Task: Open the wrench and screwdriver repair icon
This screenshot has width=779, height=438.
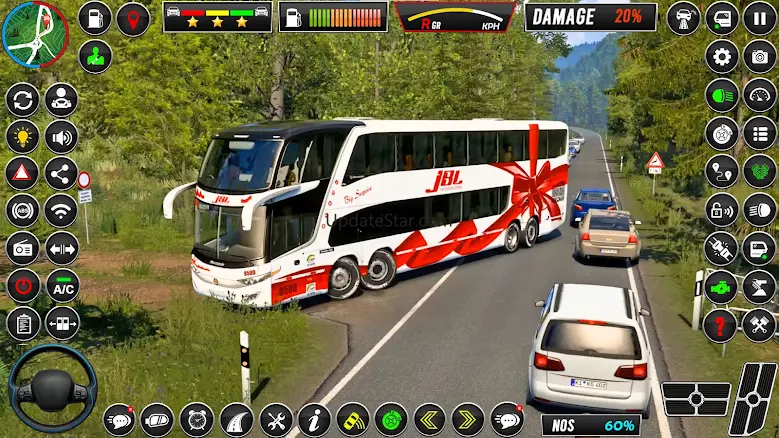Action: (276, 419)
